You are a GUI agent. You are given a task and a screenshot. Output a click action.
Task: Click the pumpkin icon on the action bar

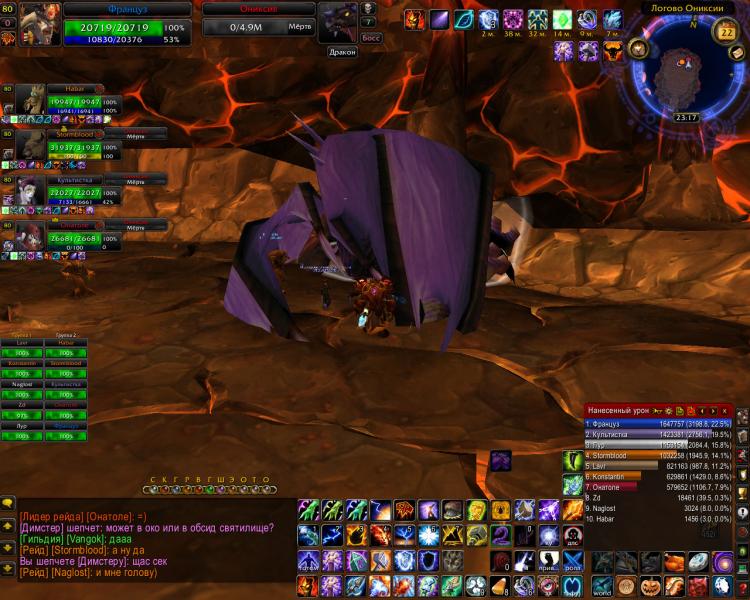tap(651, 586)
